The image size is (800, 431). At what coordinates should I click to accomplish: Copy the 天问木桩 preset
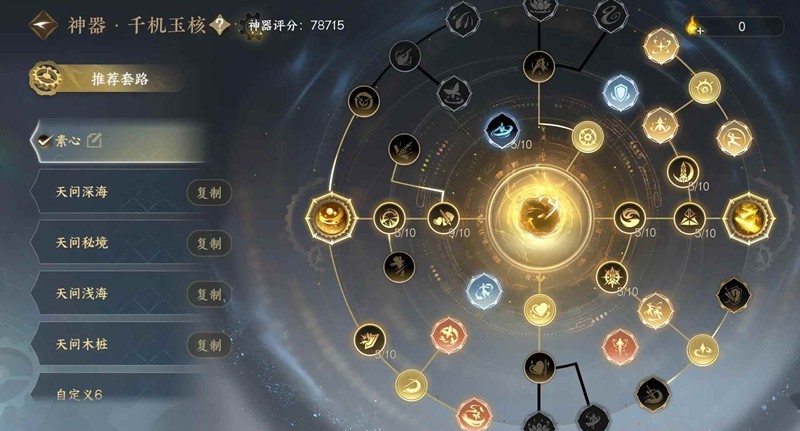tap(209, 345)
